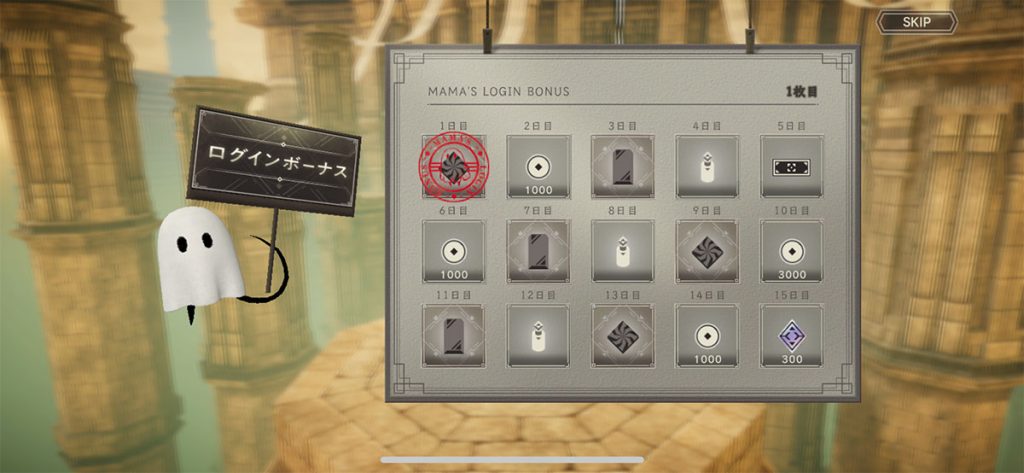Choose the day 3 ticket reward

(x=622, y=167)
